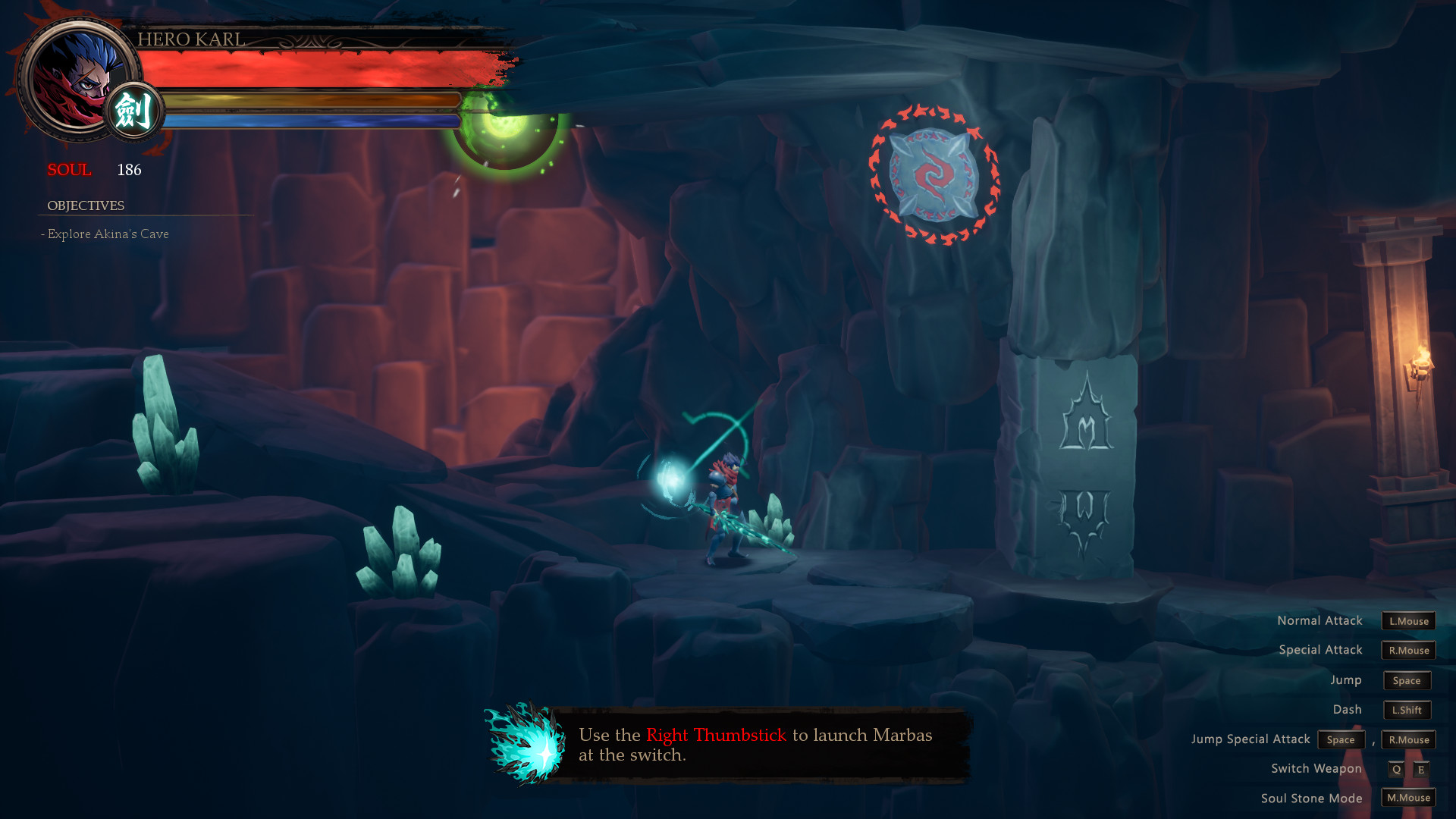Click the Space keybind for Jump

[x=1407, y=680]
